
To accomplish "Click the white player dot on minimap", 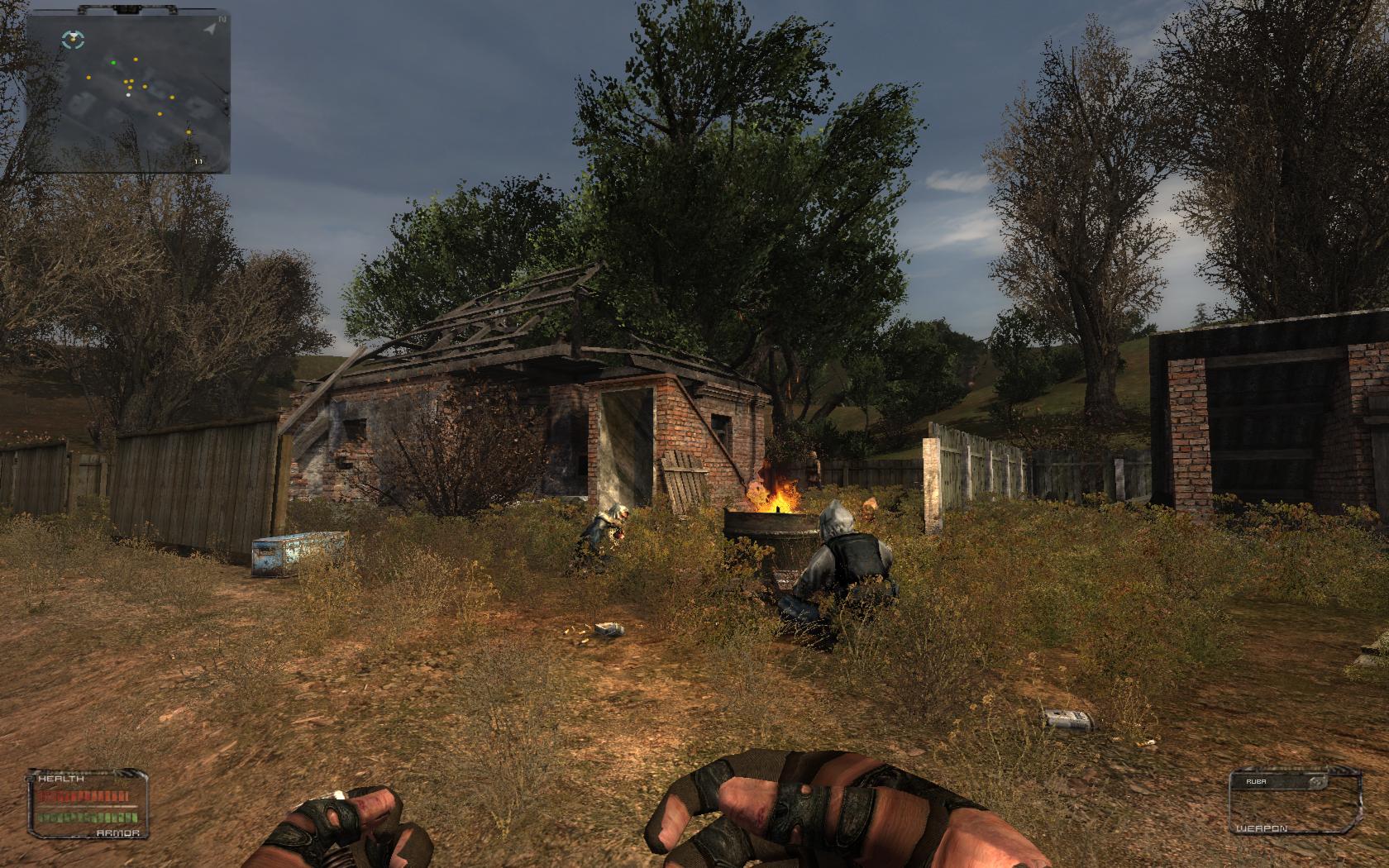I will pos(128,95).
